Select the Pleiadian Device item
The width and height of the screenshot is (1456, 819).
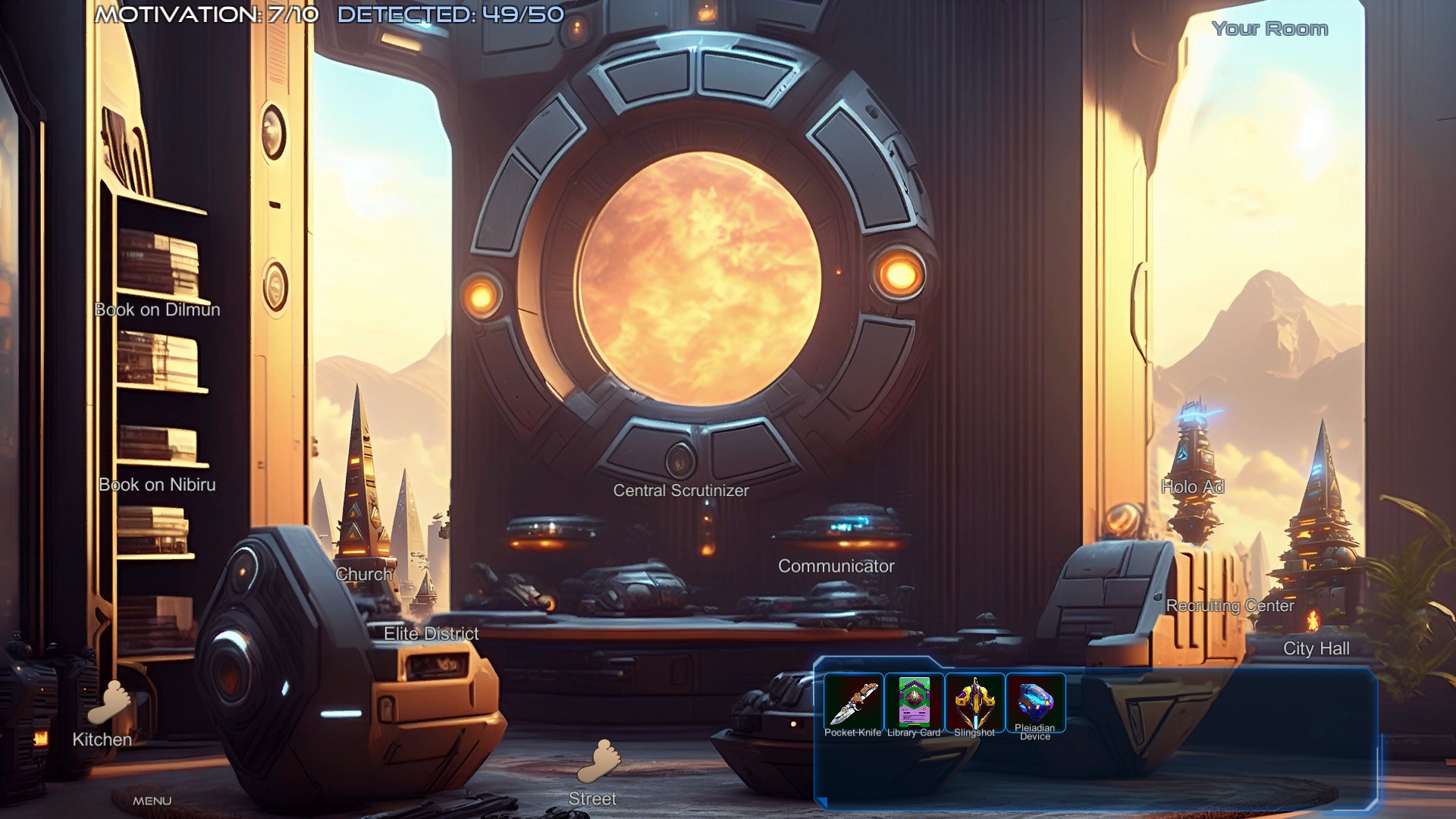pos(1035,703)
